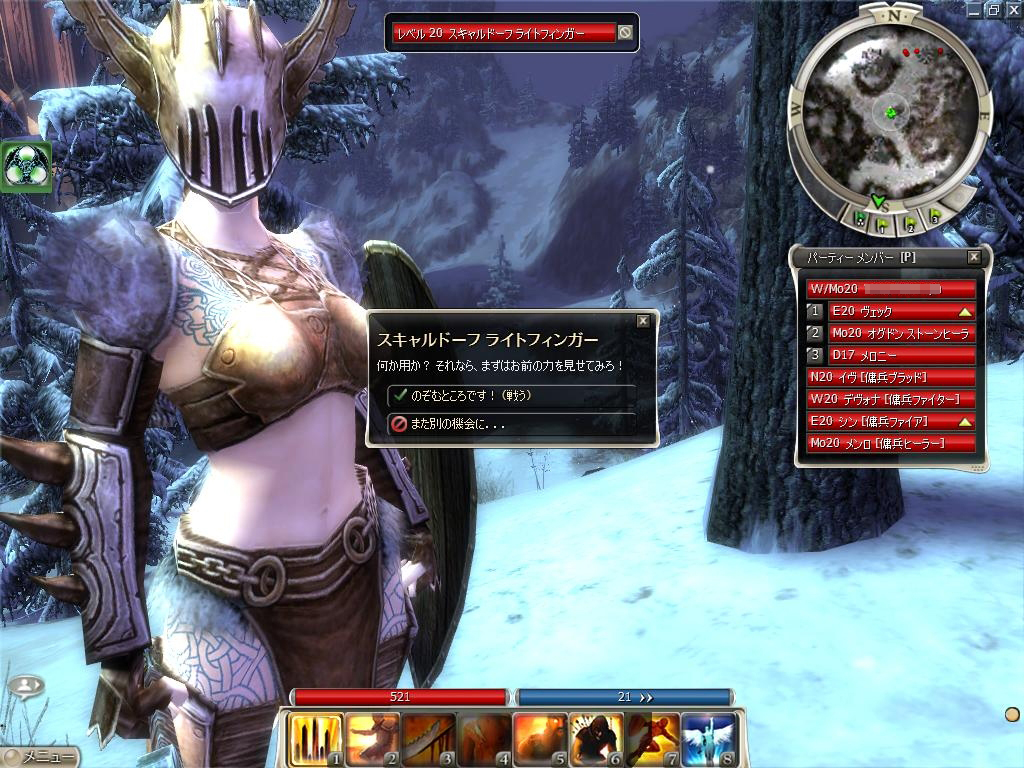The image size is (1024, 768).
Task: Select henchman W20 デヴォナ
Action: [x=890, y=399]
